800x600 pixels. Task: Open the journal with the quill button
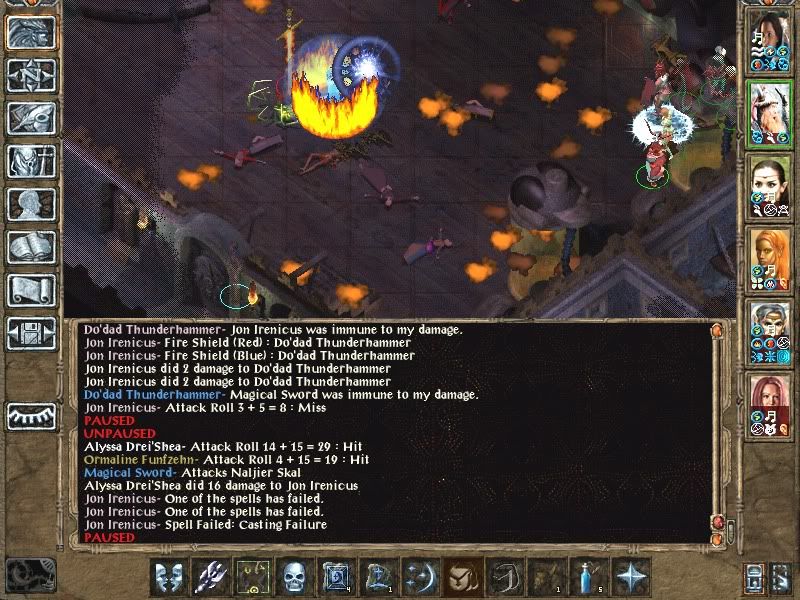tap(32, 118)
